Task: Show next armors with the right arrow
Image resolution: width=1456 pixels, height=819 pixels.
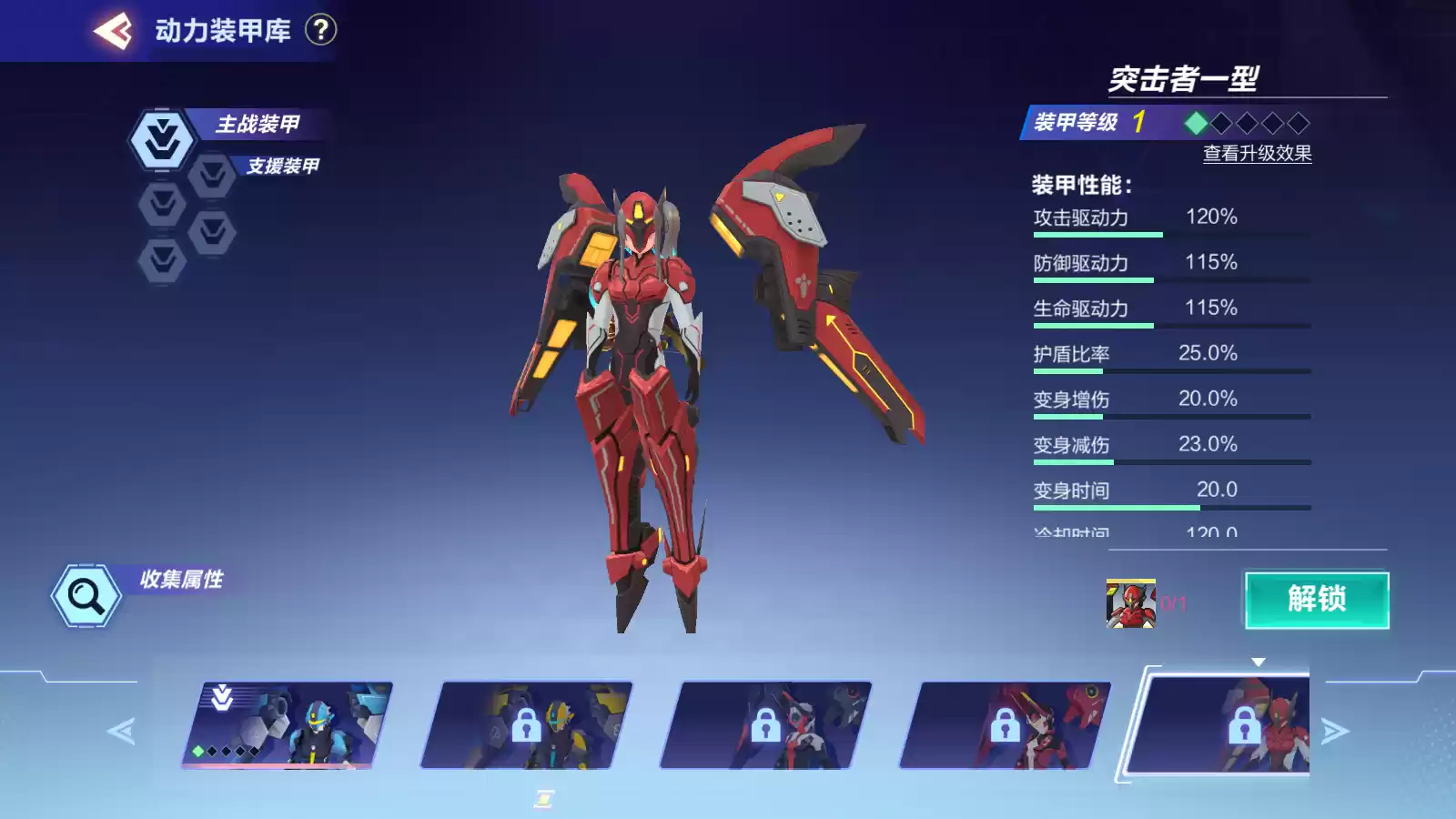Action: [1334, 731]
